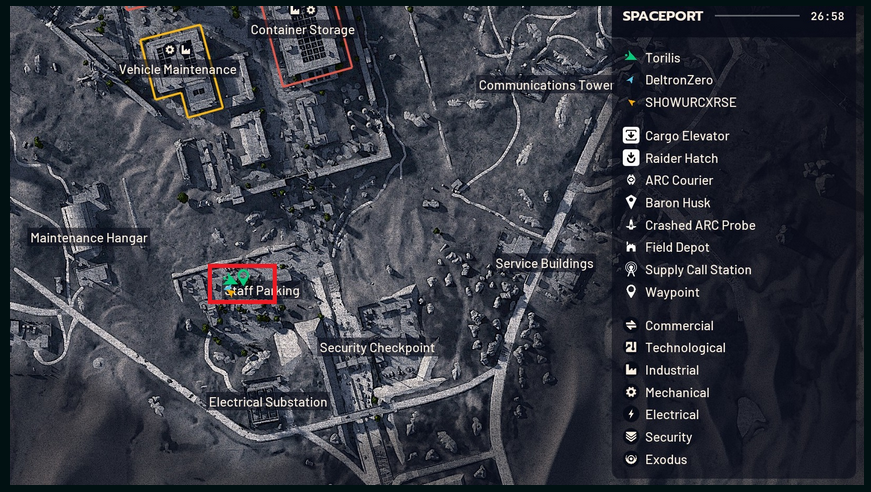871x492 pixels.
Task: Toggle the Cargo Elevator legend filter
Action: tap(686, 136)
